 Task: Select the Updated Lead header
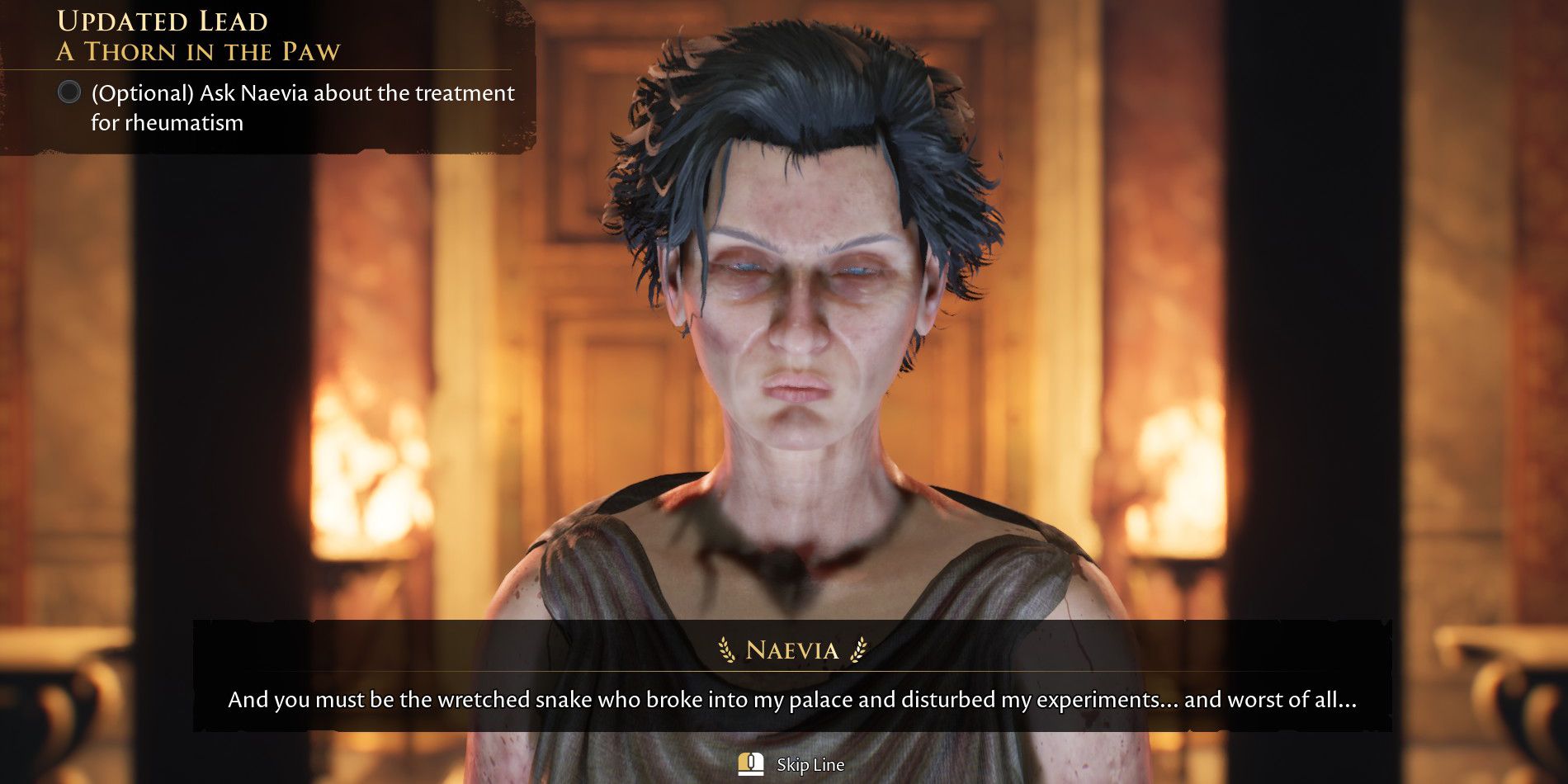click(163, 21)
